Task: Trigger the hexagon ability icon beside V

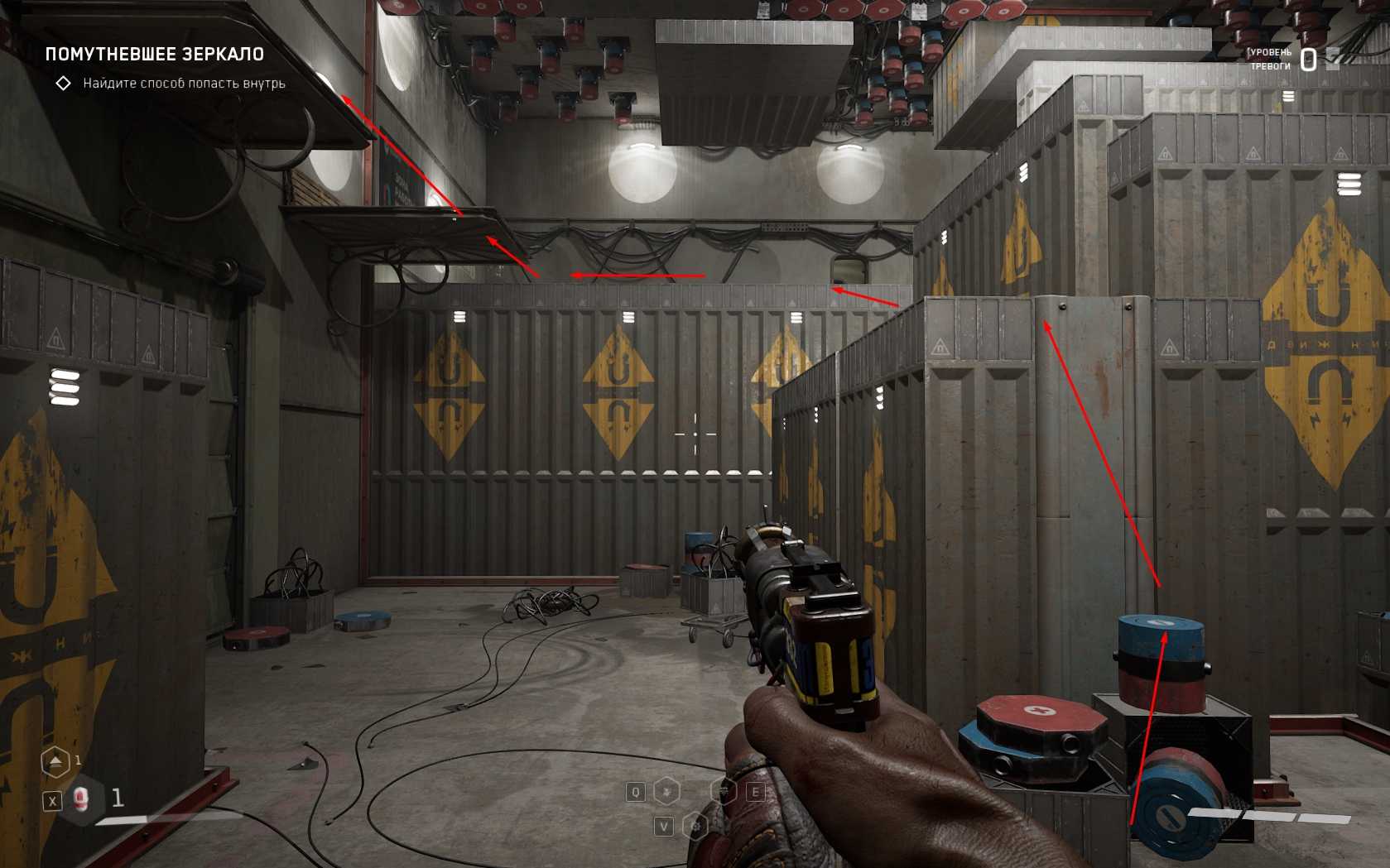Action: [x=695, y=826]
